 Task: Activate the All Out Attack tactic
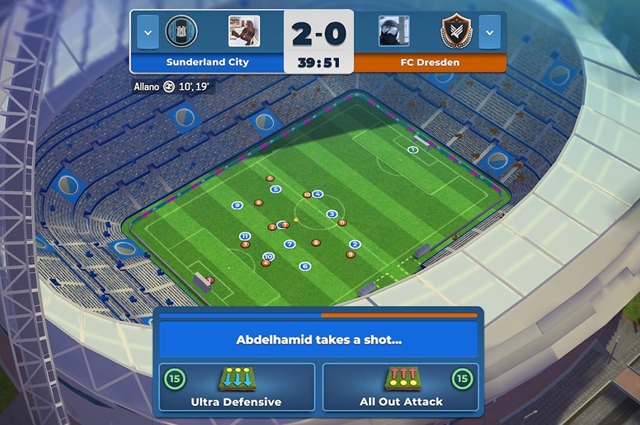[x=400, y=387]
